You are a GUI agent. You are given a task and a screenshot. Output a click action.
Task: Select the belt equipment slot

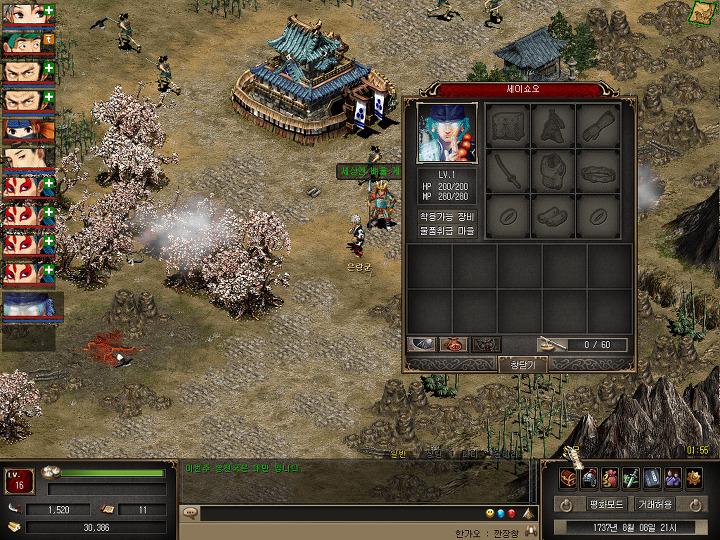click(x=599, y=171)
